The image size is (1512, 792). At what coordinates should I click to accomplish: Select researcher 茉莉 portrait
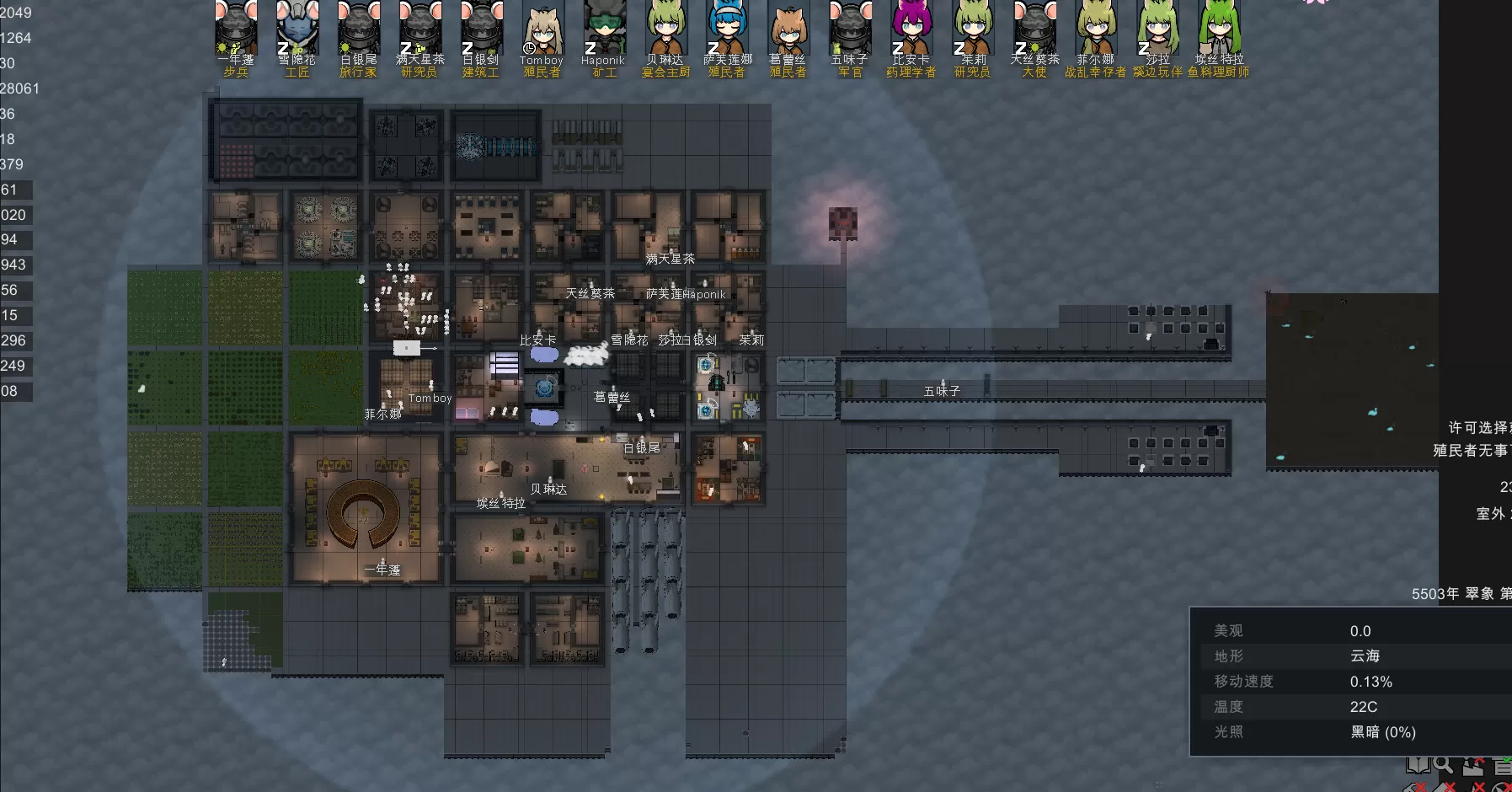(x=973, y=29)
